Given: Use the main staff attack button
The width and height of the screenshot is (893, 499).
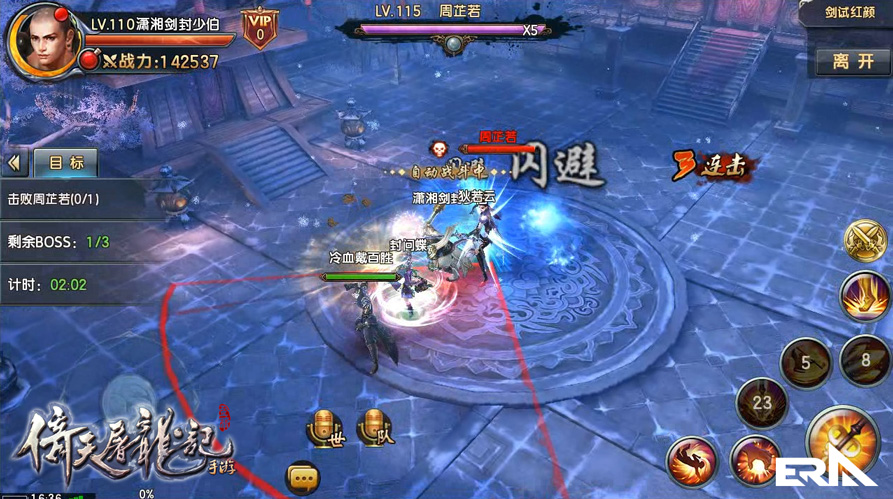Looking at the screenshot, I should tap(842, 443).
